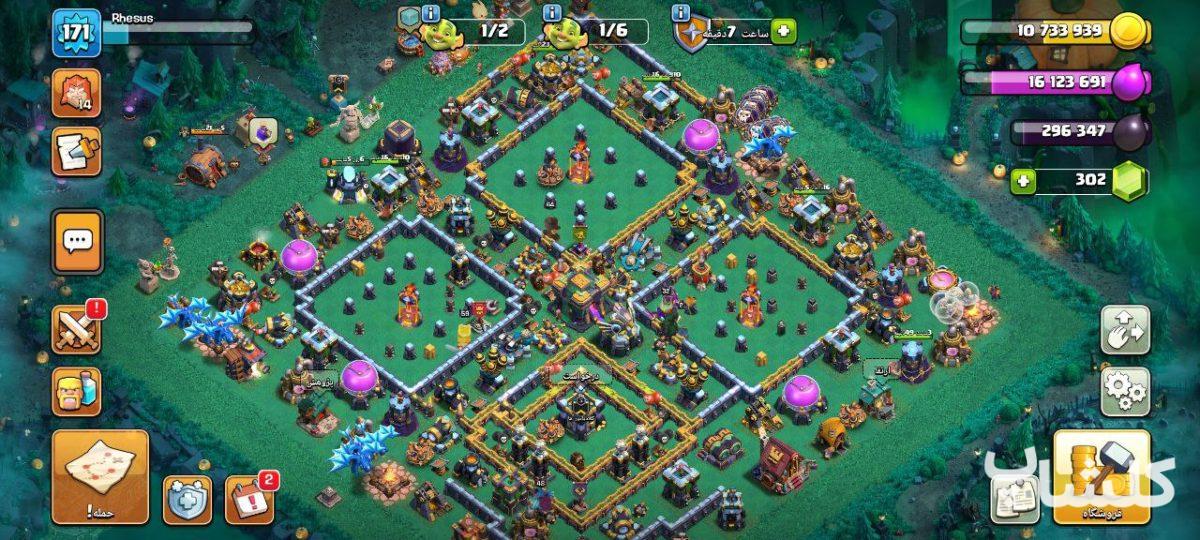Open the events calendar with notification
The height and width of the screenshot is (540, 1200).
tap(248, 499)
